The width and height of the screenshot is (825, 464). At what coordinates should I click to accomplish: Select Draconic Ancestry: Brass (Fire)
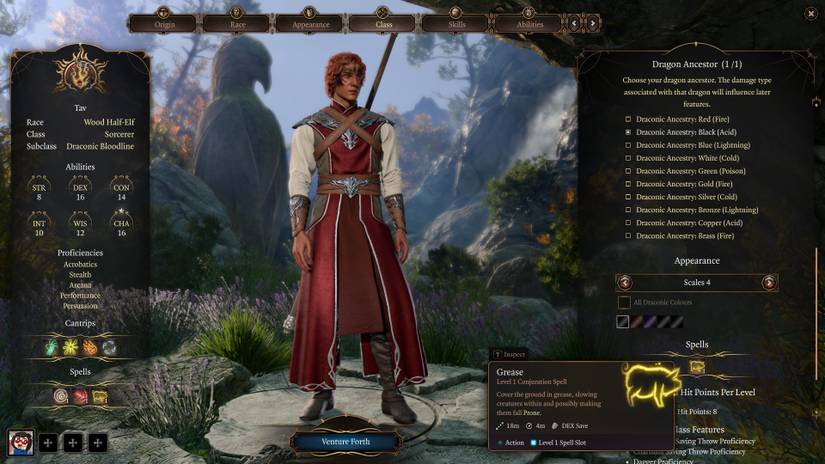(627, 236)
